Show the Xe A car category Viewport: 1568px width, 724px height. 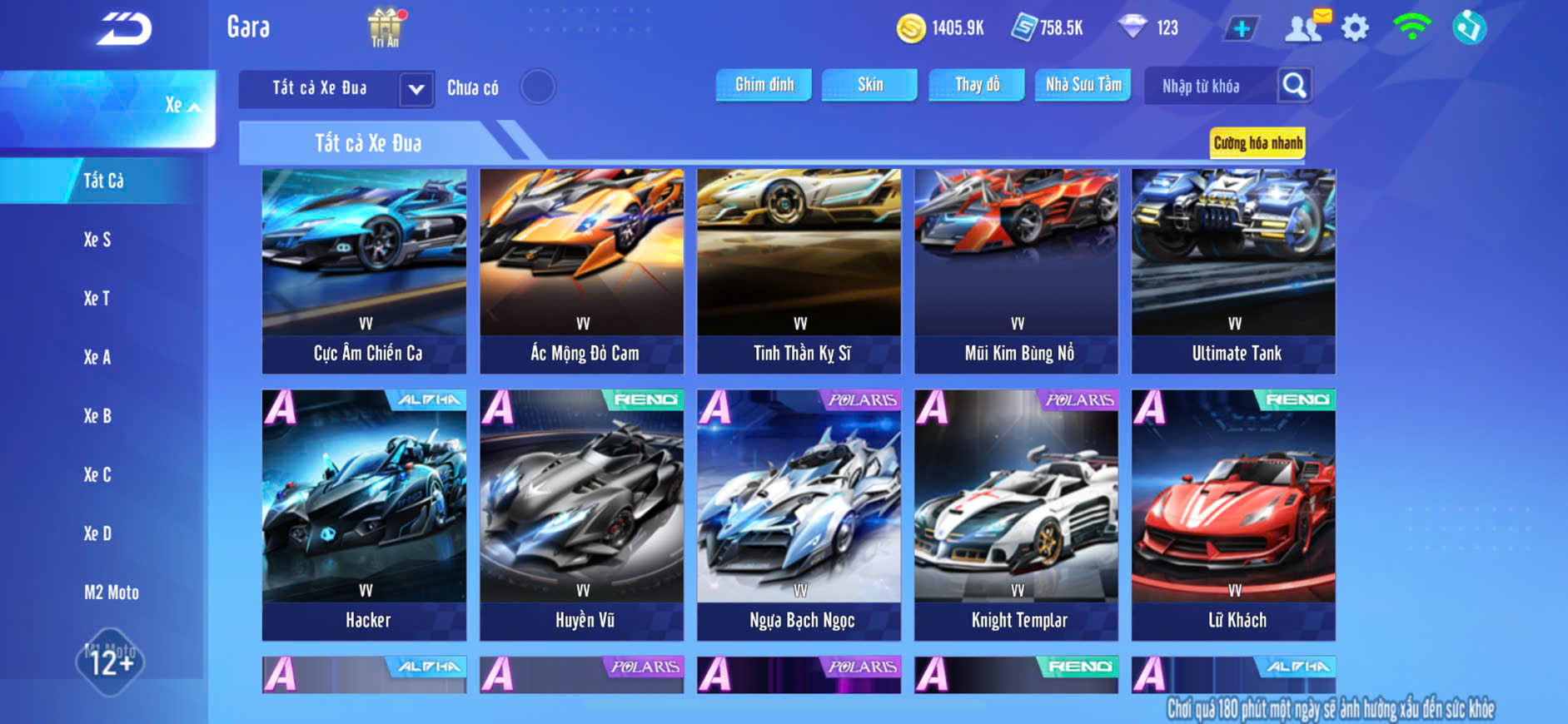[97, 357]
